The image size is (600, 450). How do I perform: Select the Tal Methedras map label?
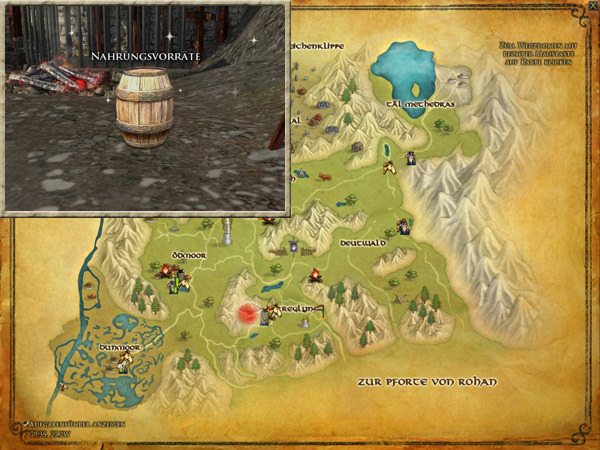tap(412, 104)
